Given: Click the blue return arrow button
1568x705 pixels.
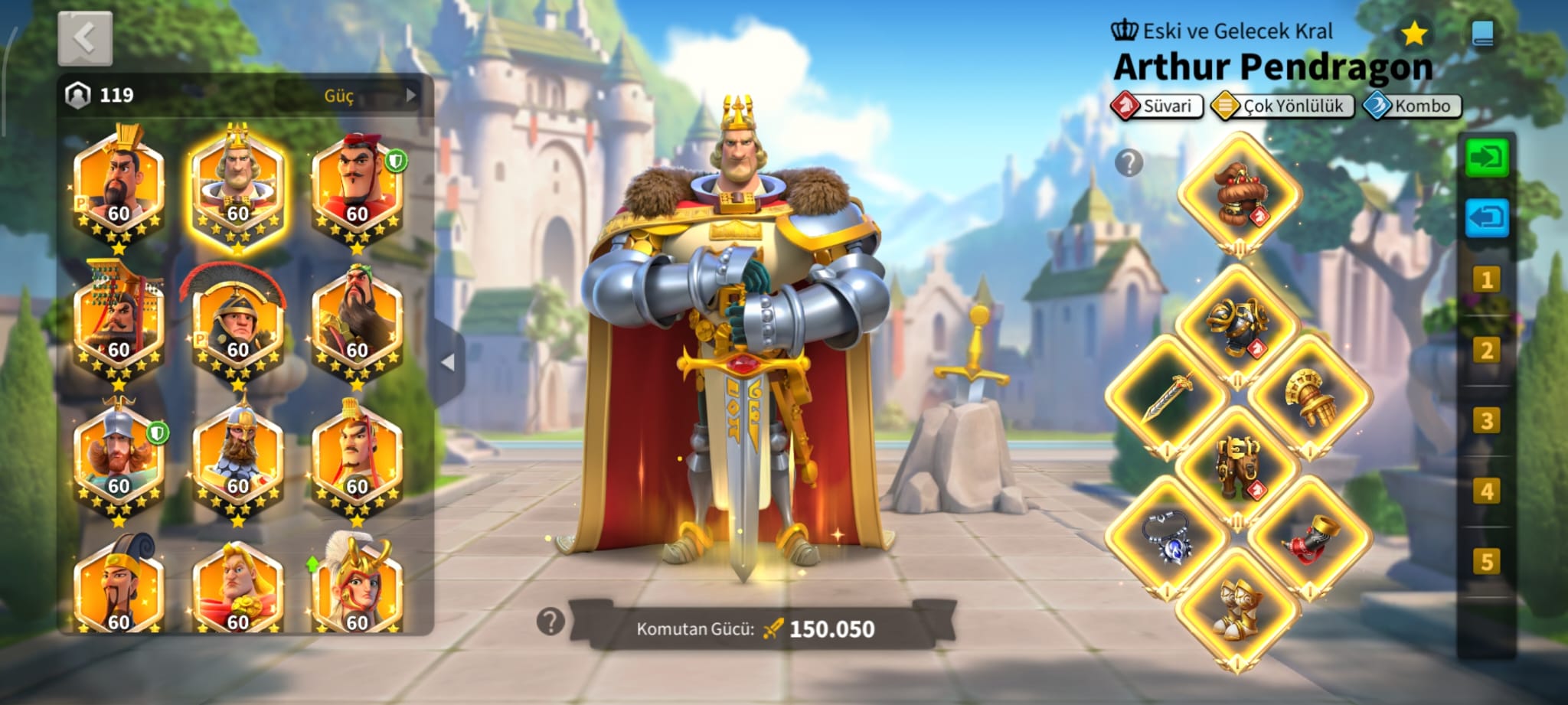Looking at the screenshot, I should tap(1486, 218).
